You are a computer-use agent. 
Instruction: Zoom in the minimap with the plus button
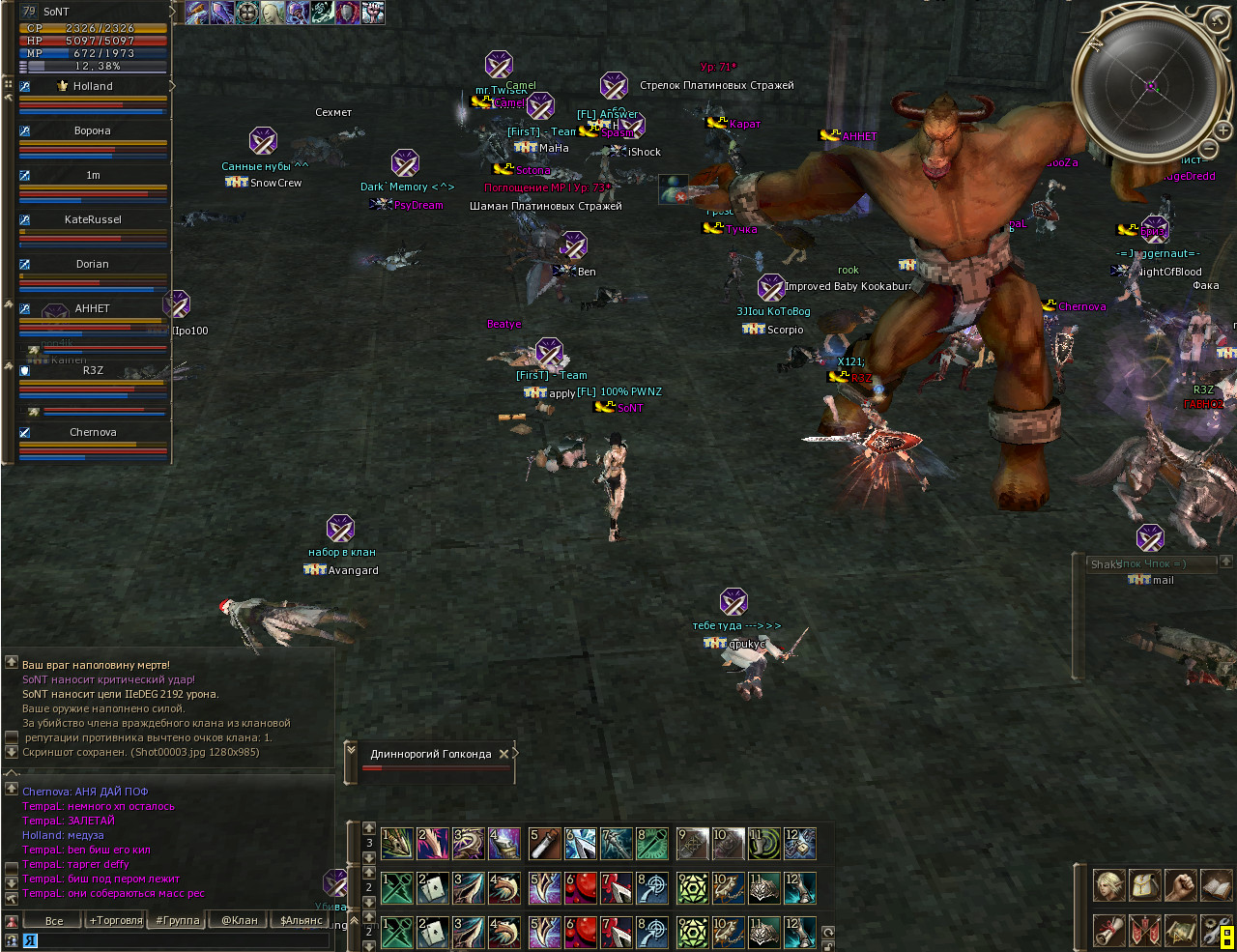(x=1223, y=130)
